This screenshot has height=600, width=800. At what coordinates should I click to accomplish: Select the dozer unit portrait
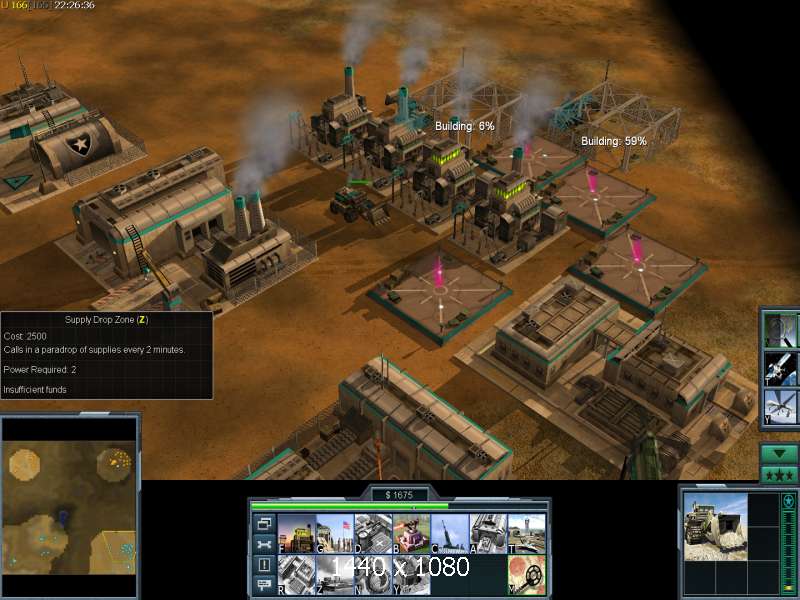tap(715, 526)
